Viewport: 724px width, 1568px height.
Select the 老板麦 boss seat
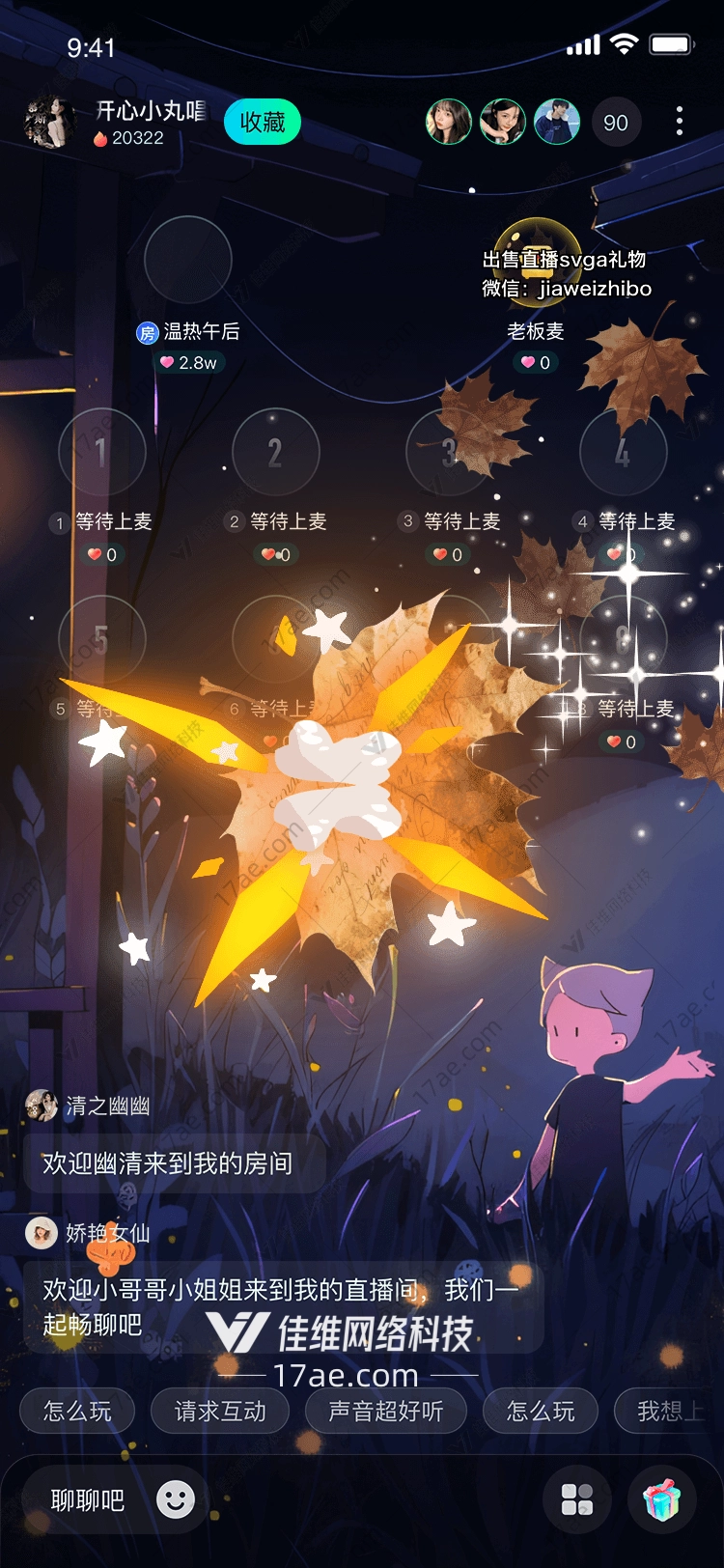pyautogui.click(x=536, y=261)
